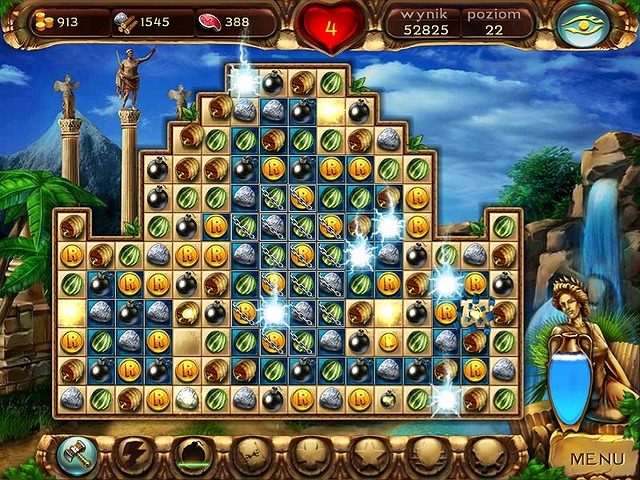The width and height of the screenshot is (640, 480).
Task: Open the MENU button
Action: point(596,458)
